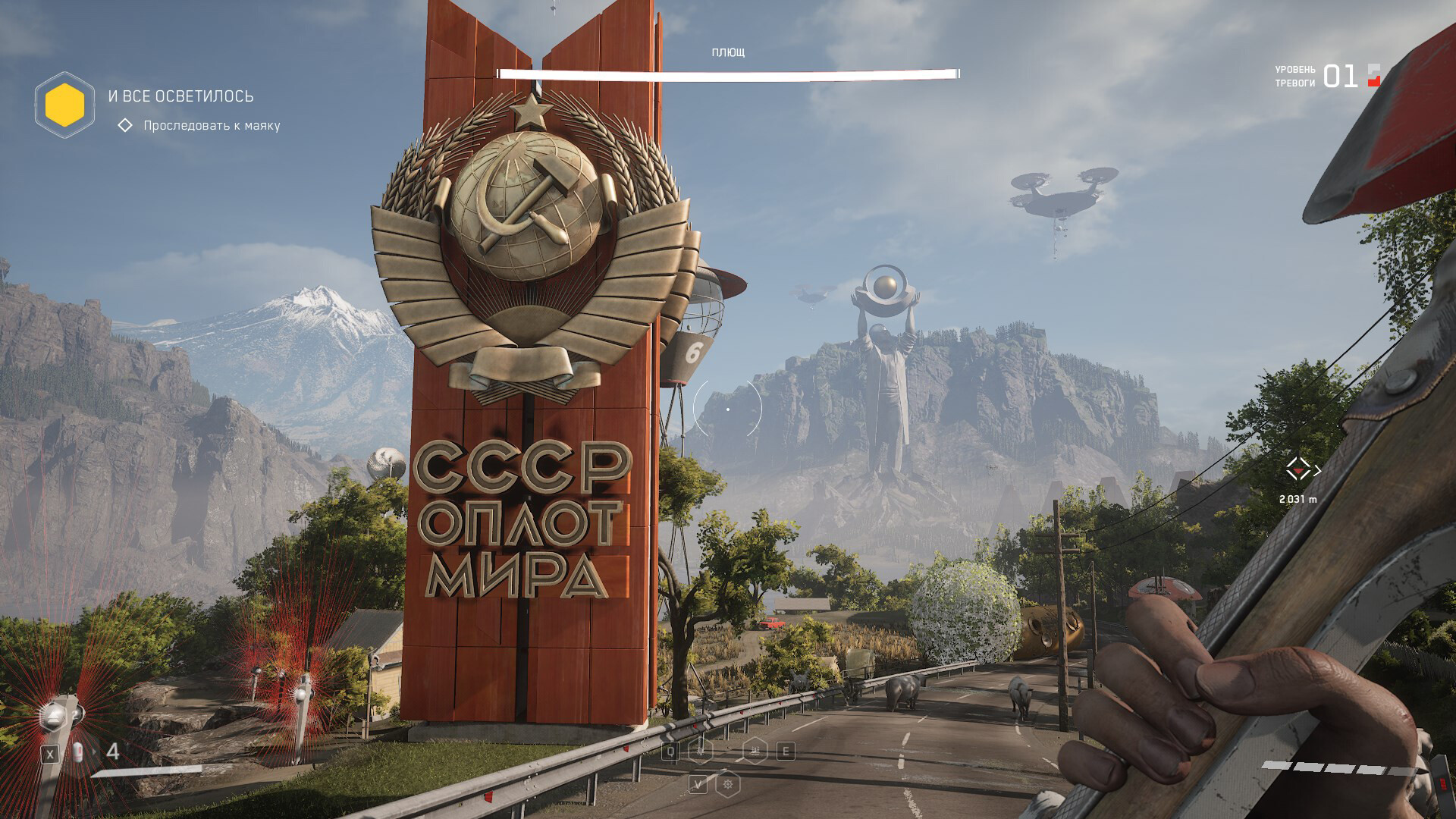Select the "Проследовать к маяку" objective

coord(212,125)
